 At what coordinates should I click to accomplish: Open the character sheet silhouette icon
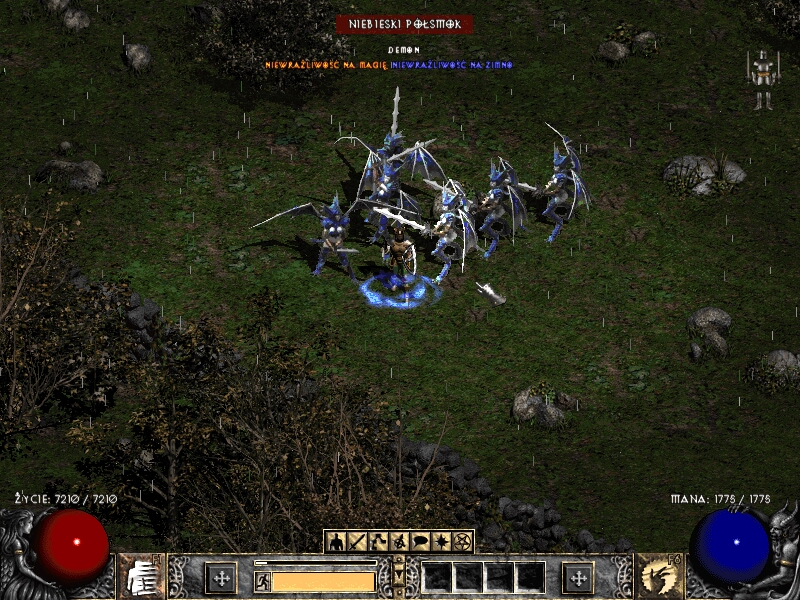click(x=336, y=541)
